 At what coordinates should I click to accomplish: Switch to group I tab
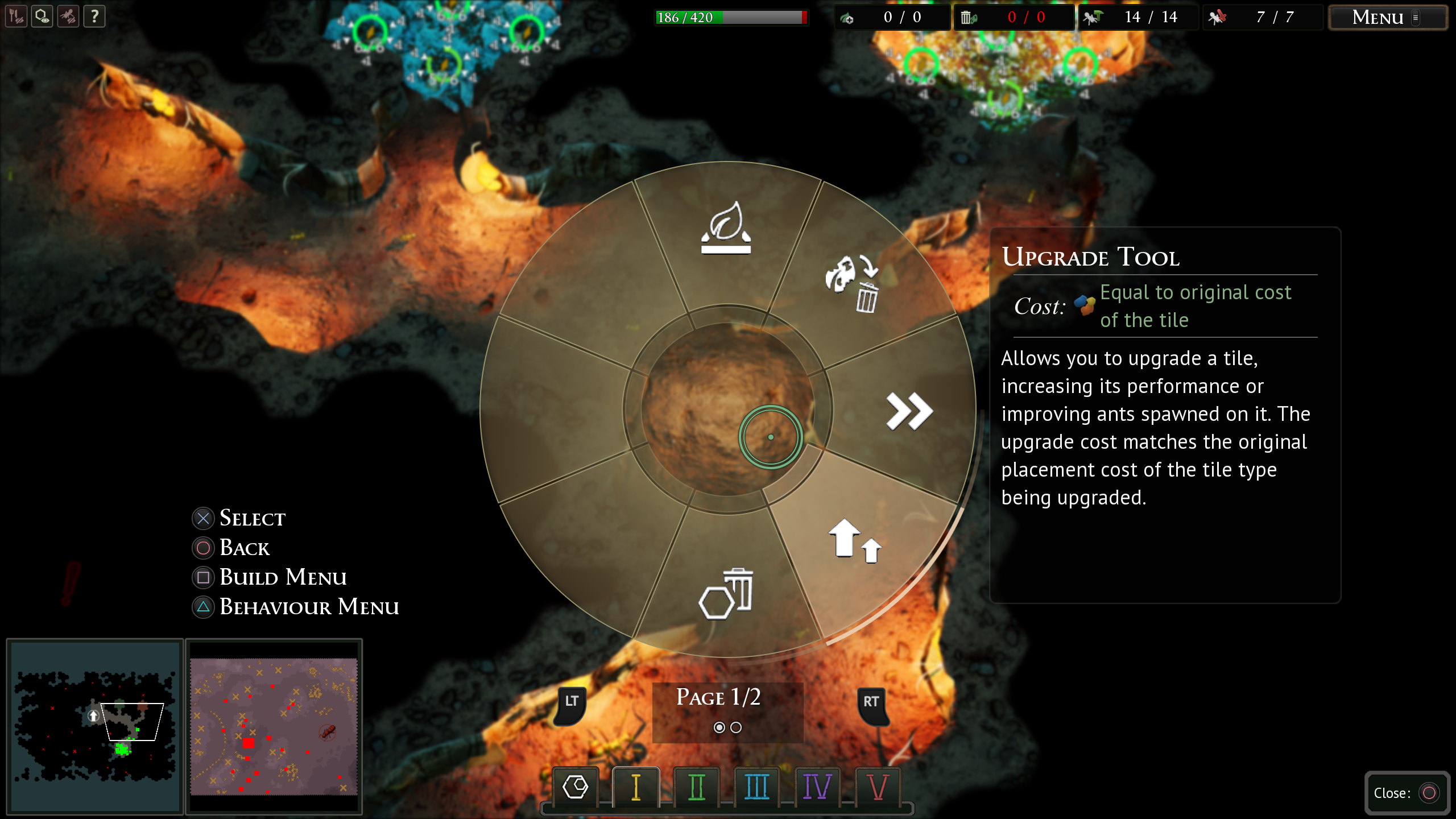pyautogui.click(x=636, y=787)
